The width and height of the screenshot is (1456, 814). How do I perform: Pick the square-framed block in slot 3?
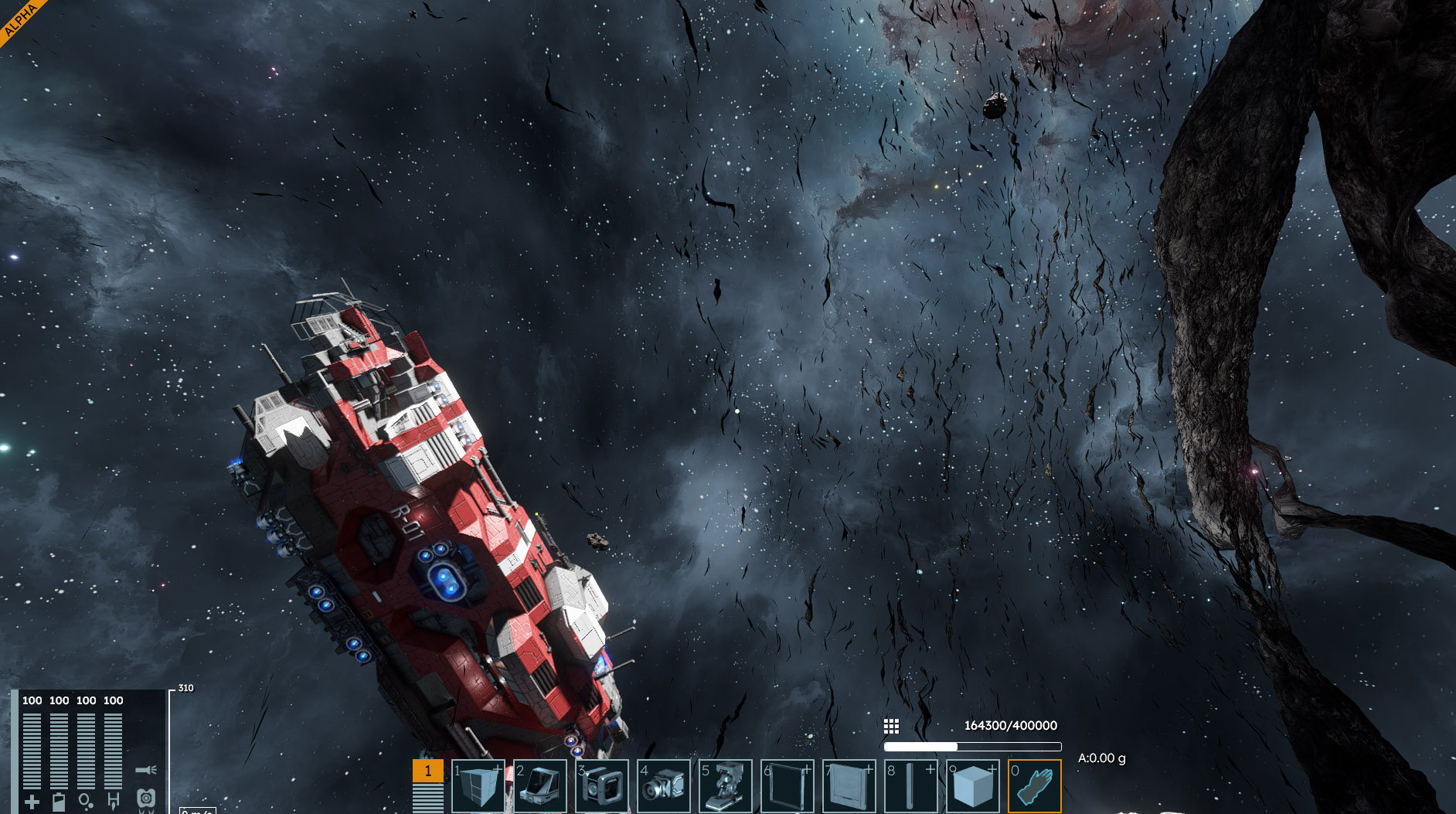[x=601, y=786]
